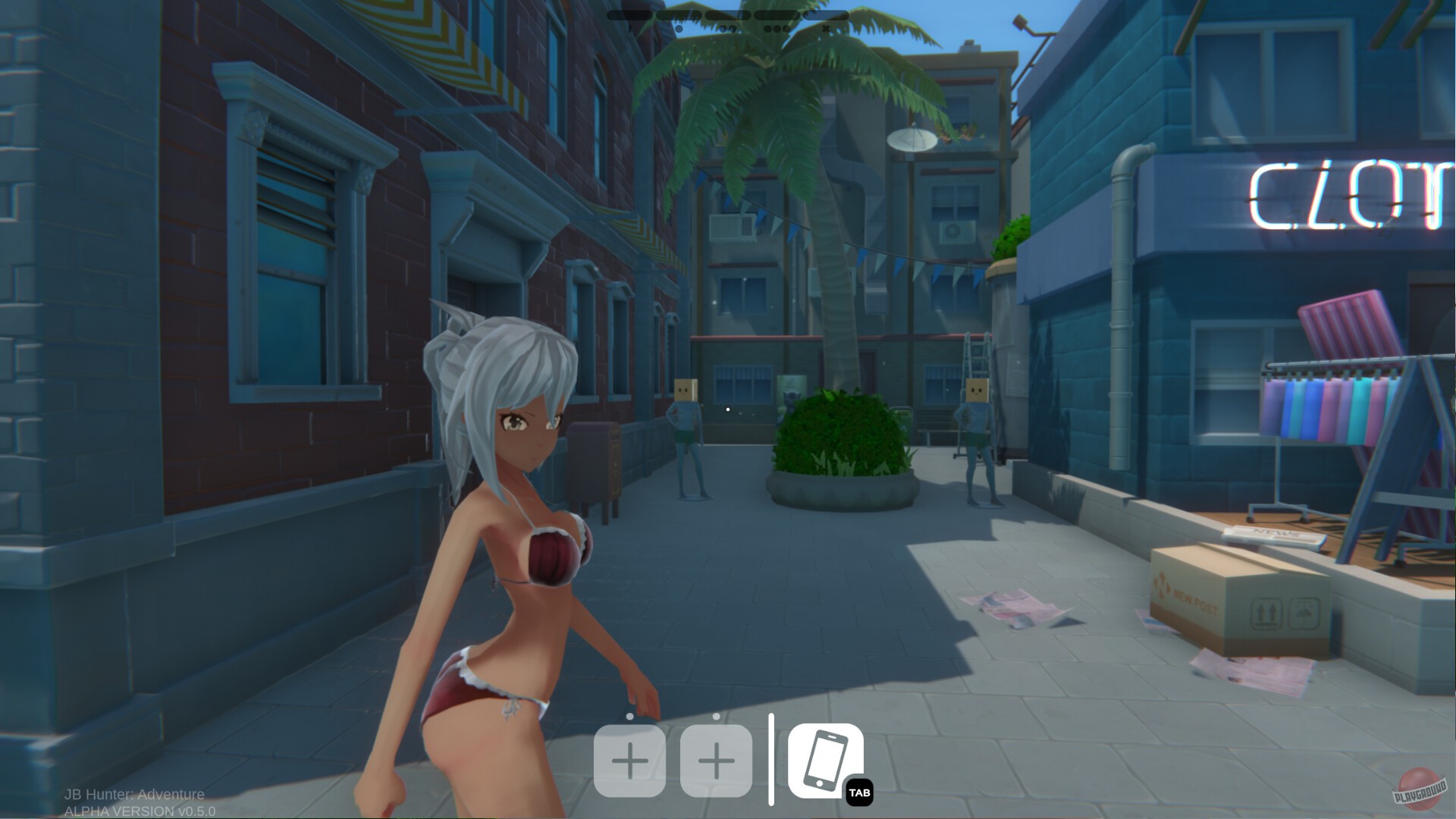
Task: Click the three-dot icon under the fourth stat bar
Action: click(x=777, y=28)
